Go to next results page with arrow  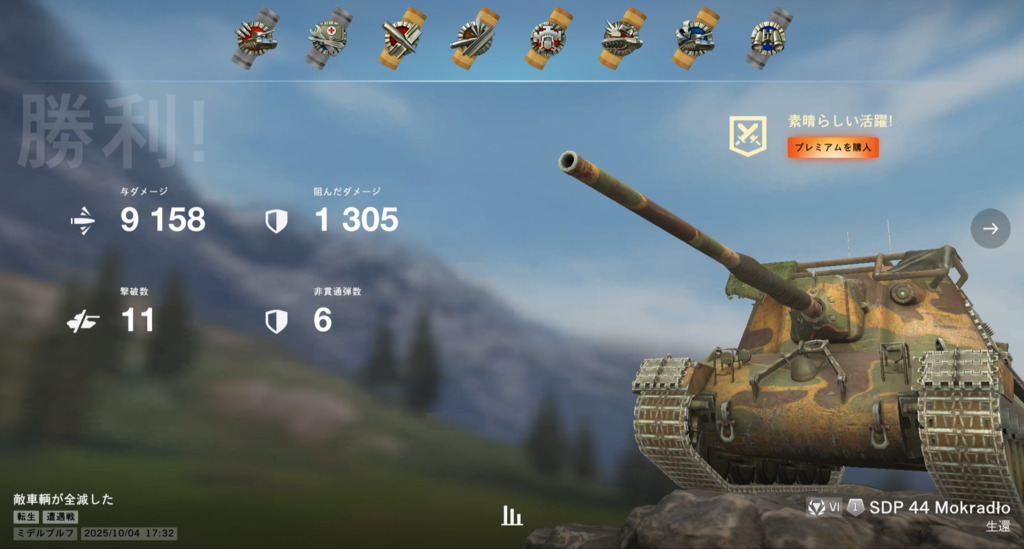click(x=990, y=228)
